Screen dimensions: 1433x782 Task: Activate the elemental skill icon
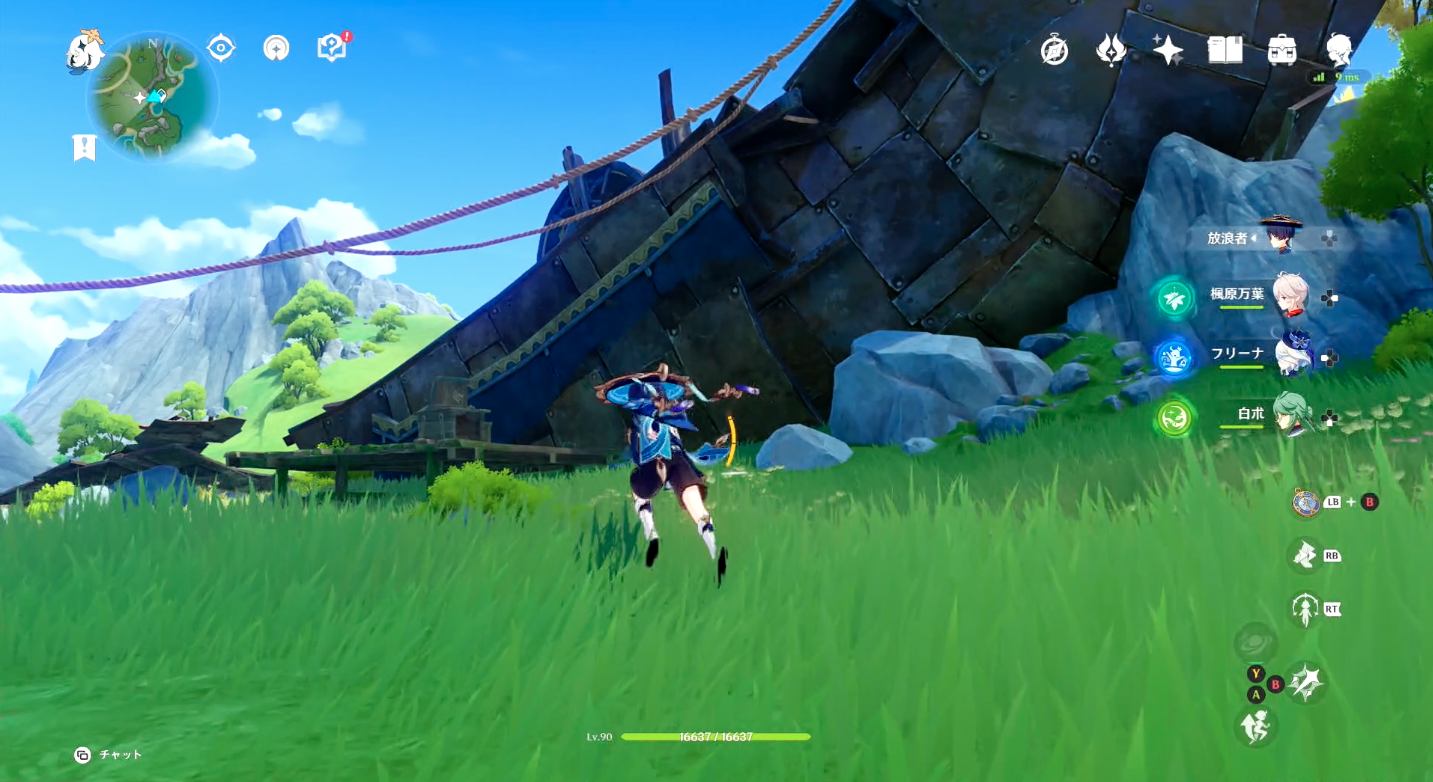(1304, 555)
